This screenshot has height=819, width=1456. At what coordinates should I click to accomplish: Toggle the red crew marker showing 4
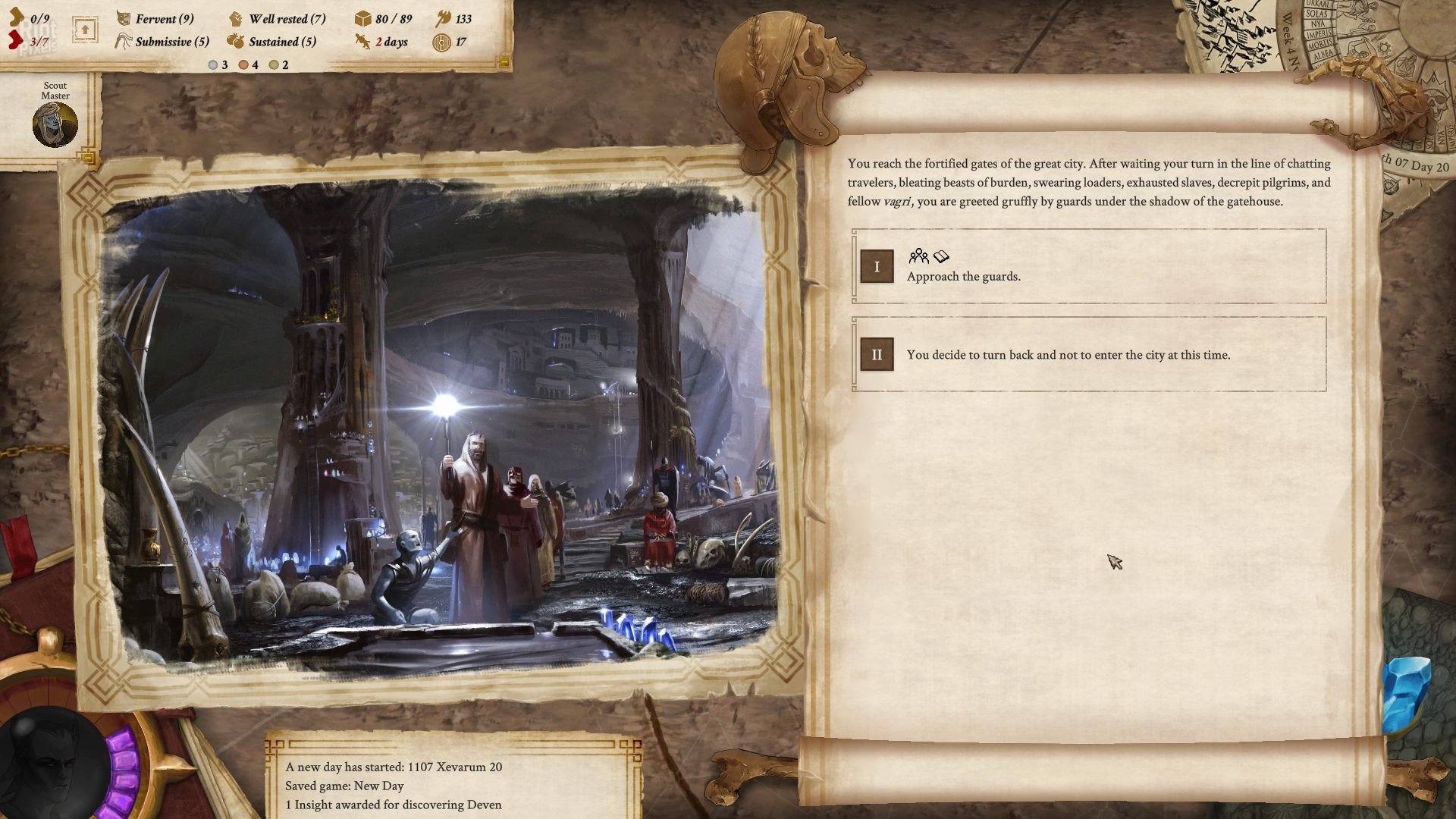tap(243, 64)
